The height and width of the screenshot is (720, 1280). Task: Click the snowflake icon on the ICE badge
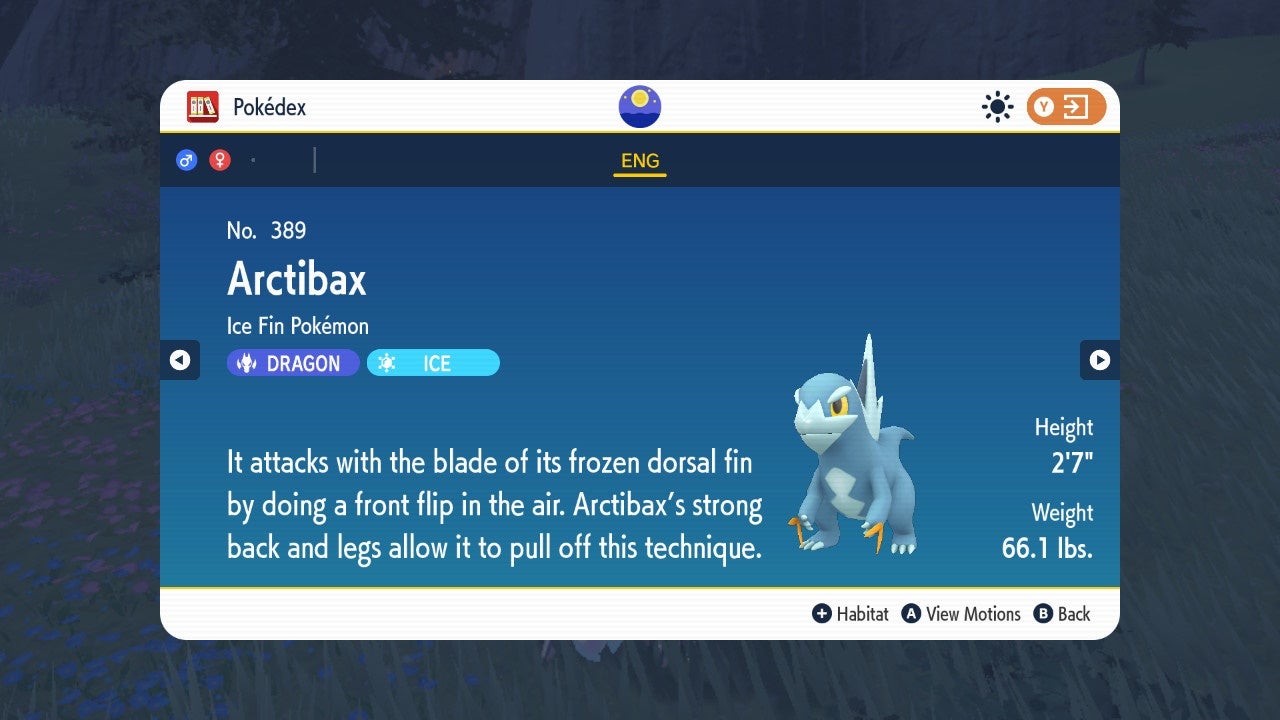[x=385, y=363]
